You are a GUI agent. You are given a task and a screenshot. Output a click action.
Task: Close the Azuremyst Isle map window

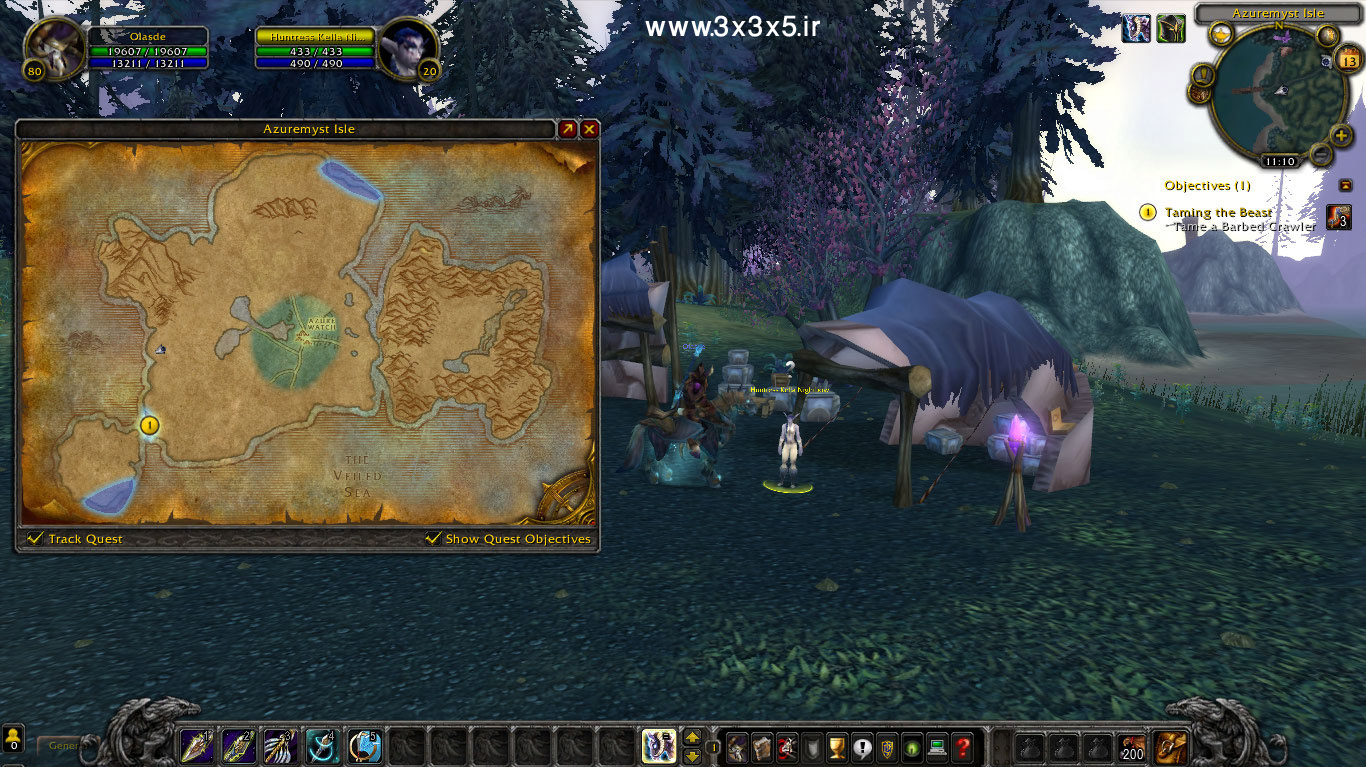[590, 129]
